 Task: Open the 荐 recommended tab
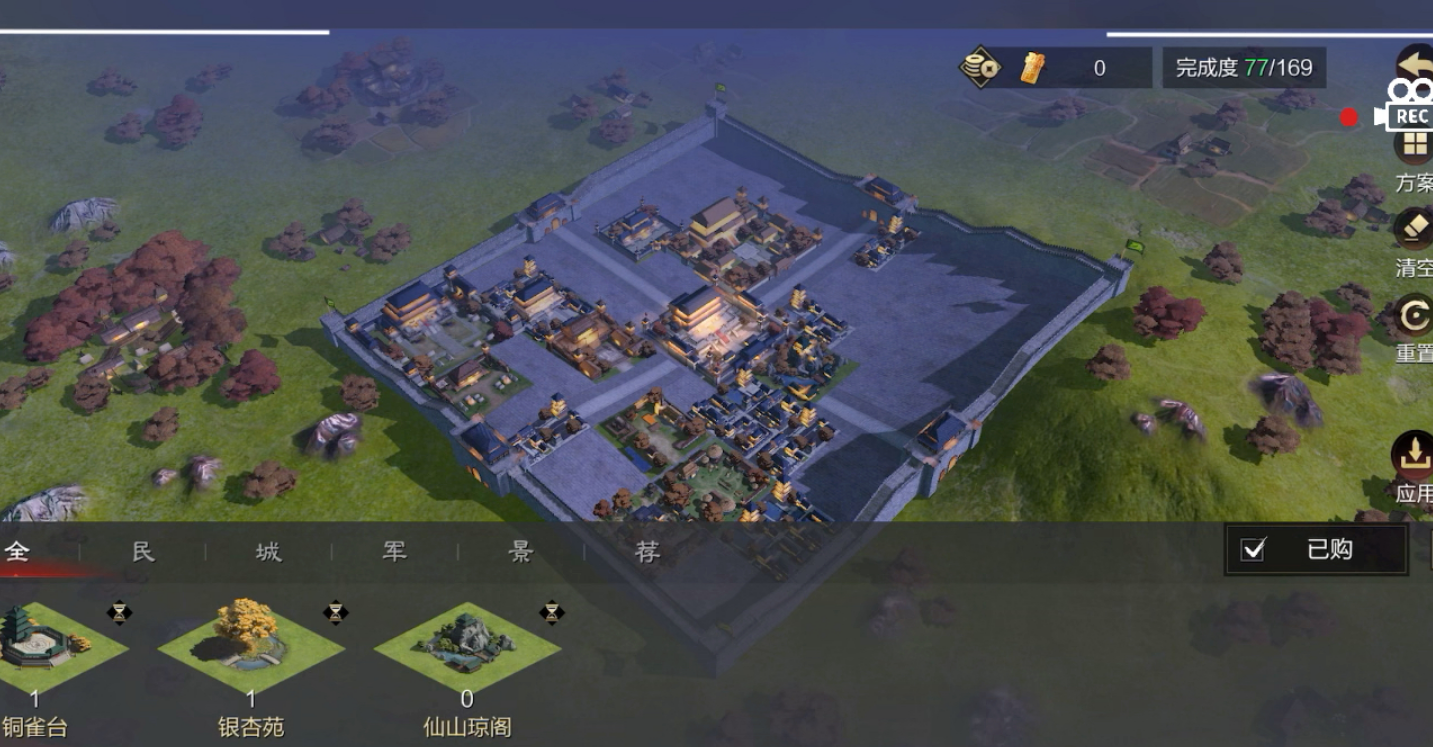pos(647,551)
